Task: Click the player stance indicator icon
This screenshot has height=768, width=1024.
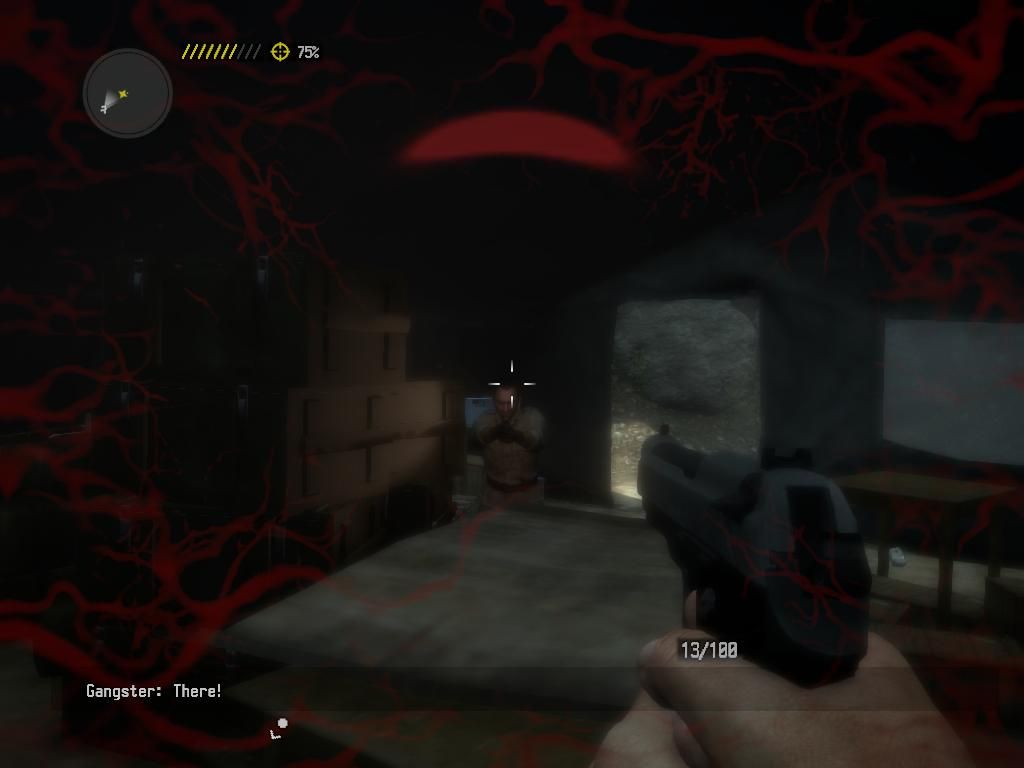Action: tap(278, 729)
